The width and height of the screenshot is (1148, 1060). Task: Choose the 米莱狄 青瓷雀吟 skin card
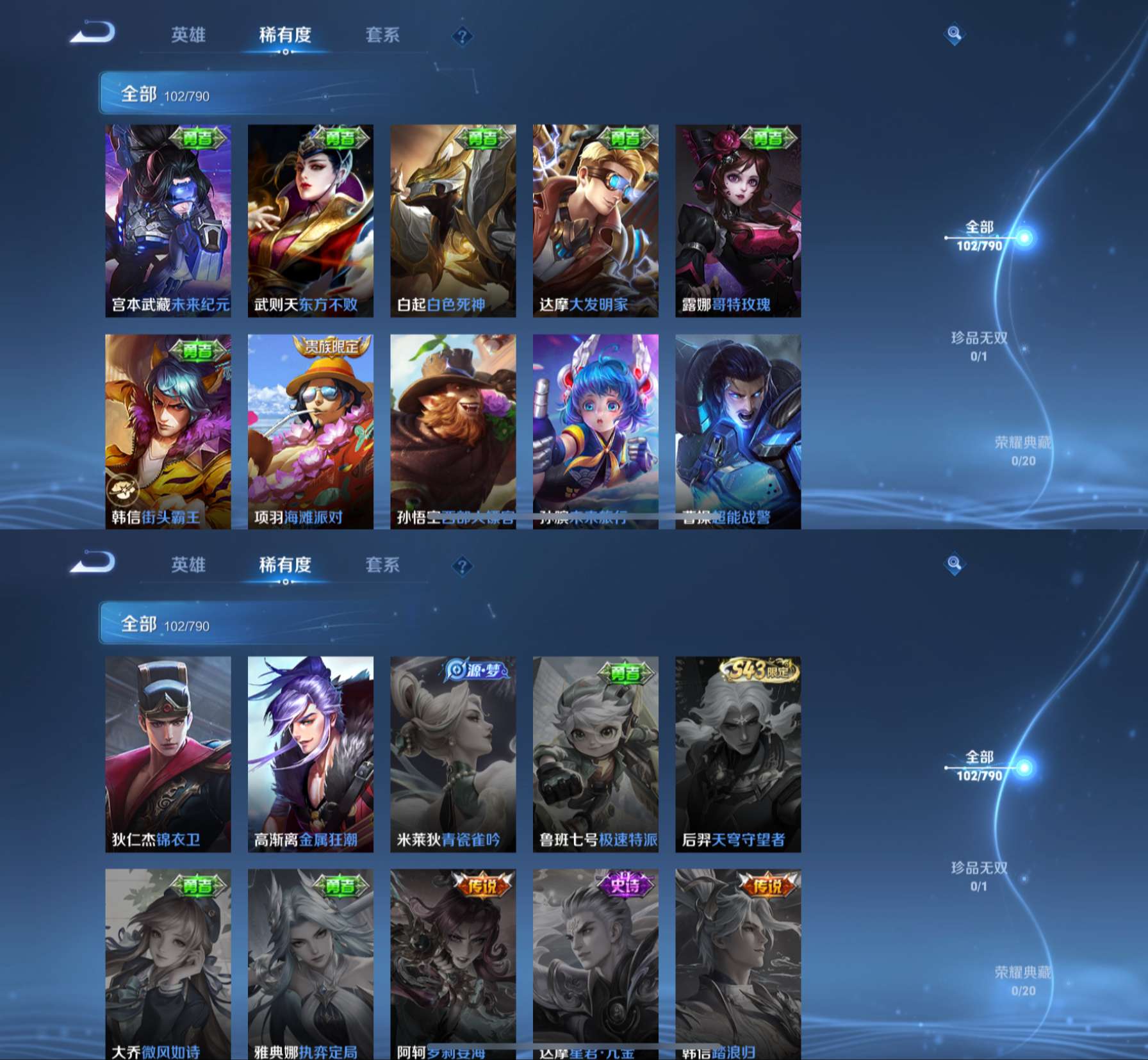(x=453, y=753)
